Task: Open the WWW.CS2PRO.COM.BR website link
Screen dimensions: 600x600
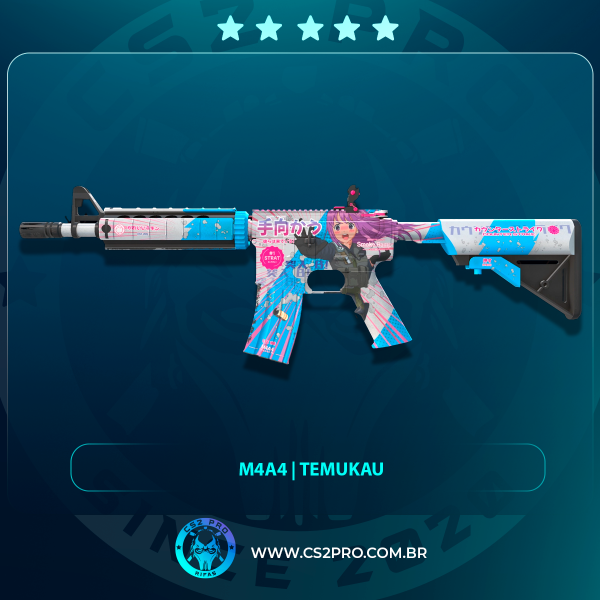Action: point(338,553)
